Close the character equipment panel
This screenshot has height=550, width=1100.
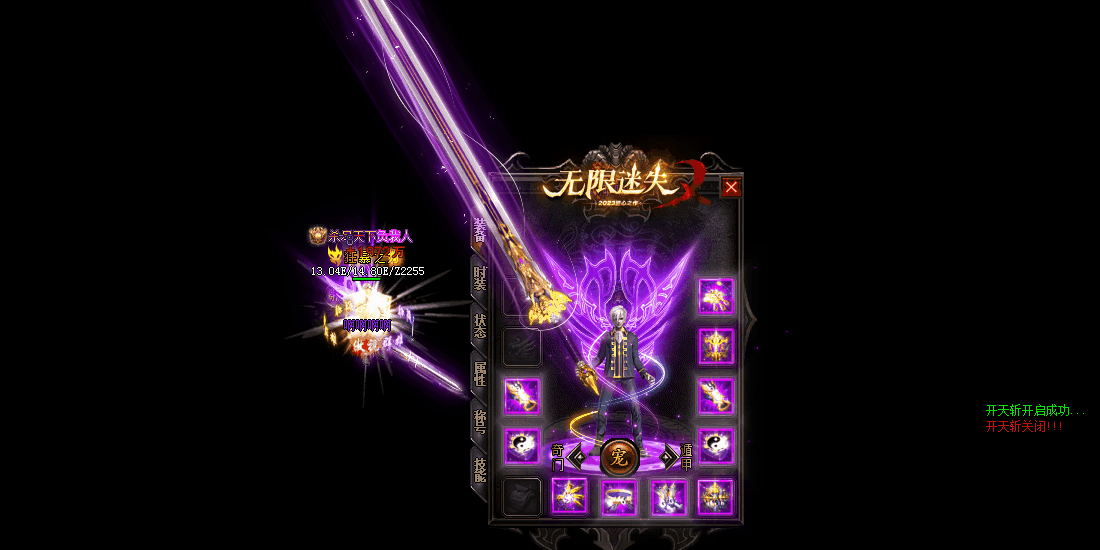pos(732,187)
